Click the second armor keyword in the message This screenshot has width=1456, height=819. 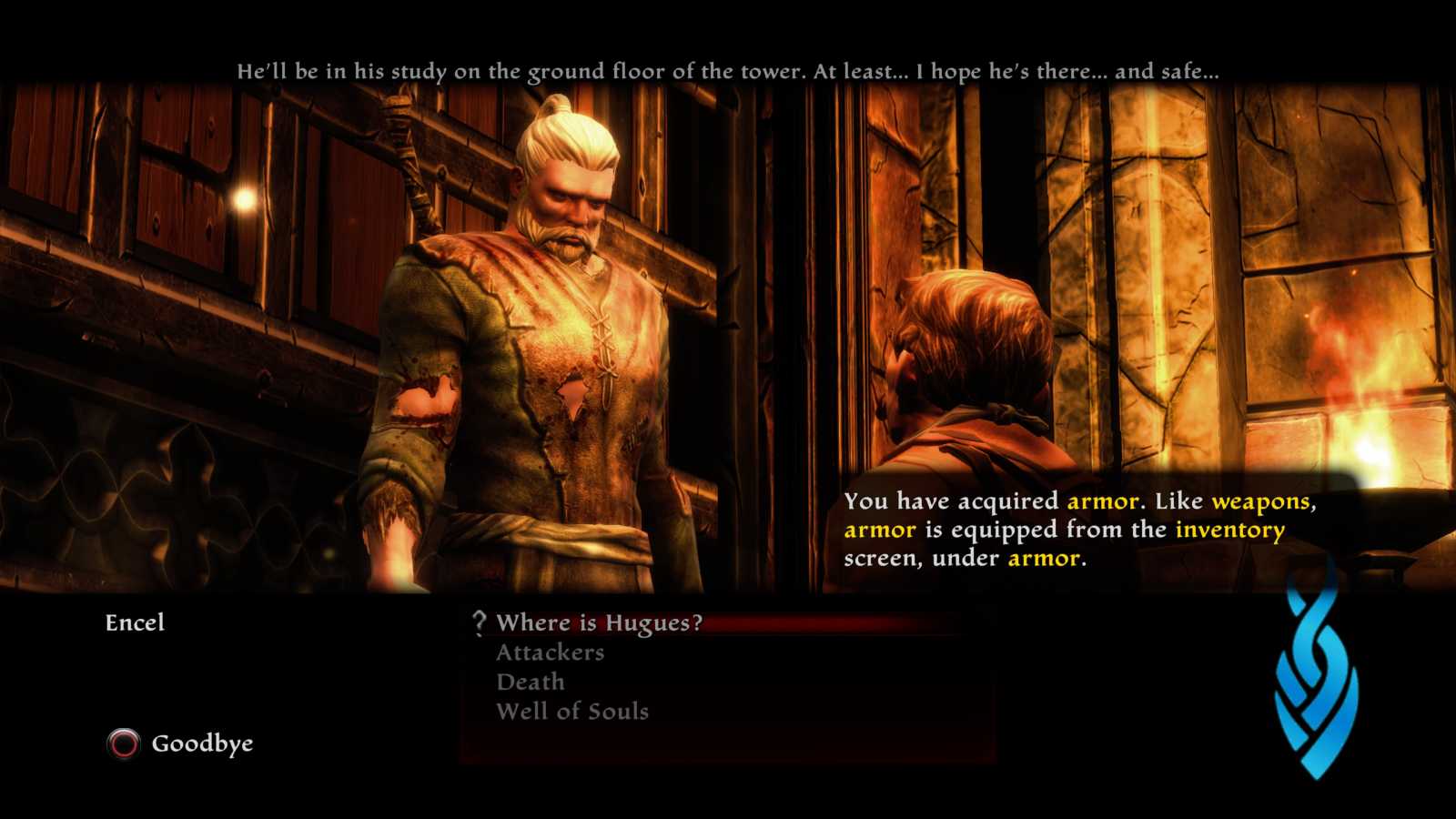click(x=879, y=529)
